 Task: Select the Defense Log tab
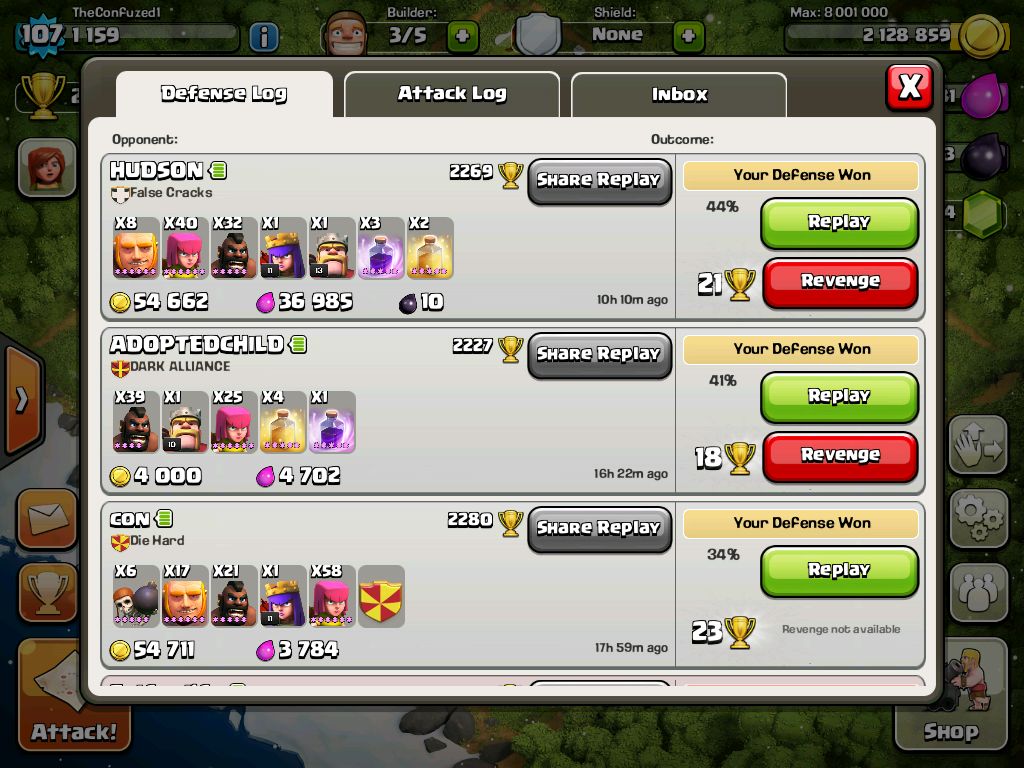point(224,94)
